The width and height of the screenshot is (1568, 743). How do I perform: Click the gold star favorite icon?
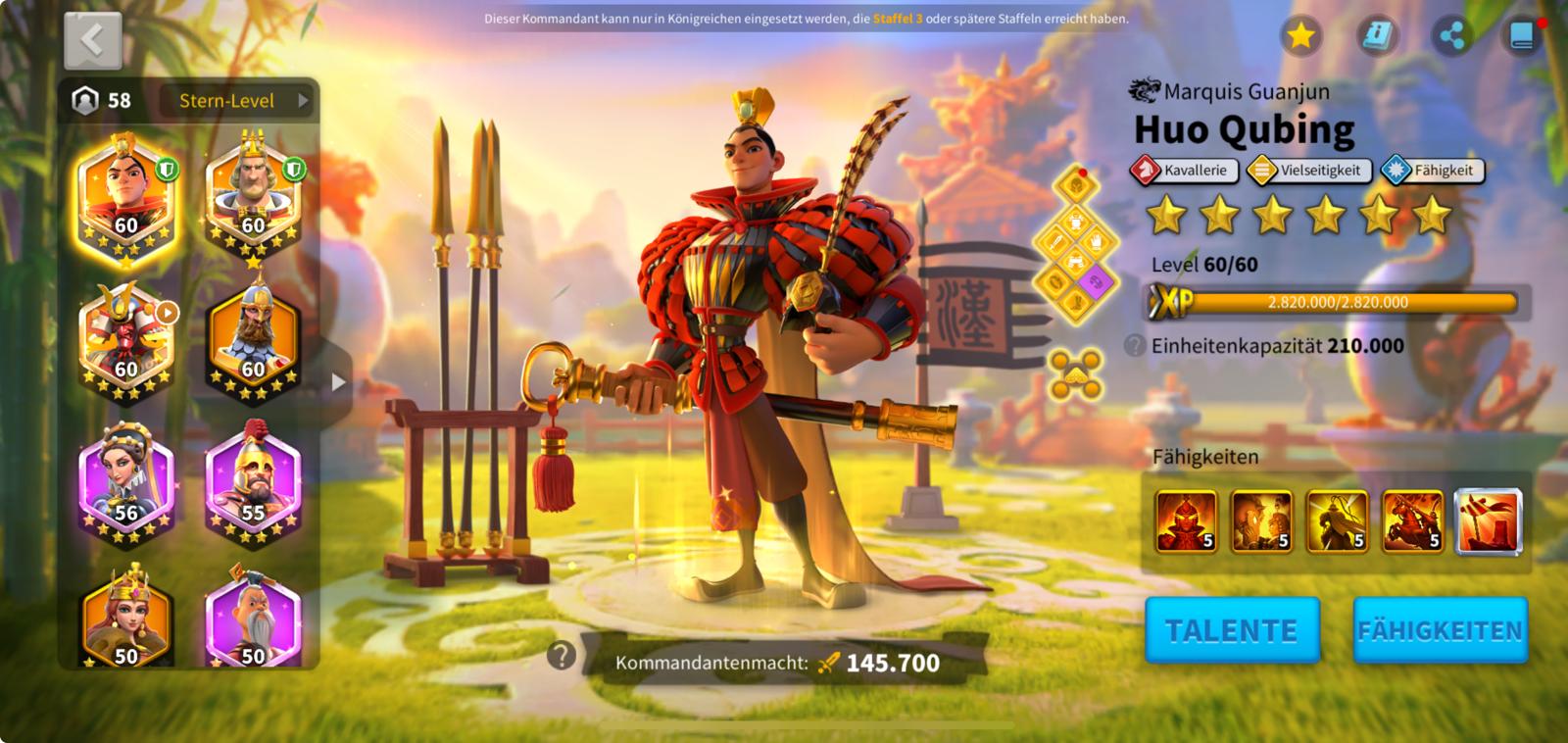coord(1300,36)
